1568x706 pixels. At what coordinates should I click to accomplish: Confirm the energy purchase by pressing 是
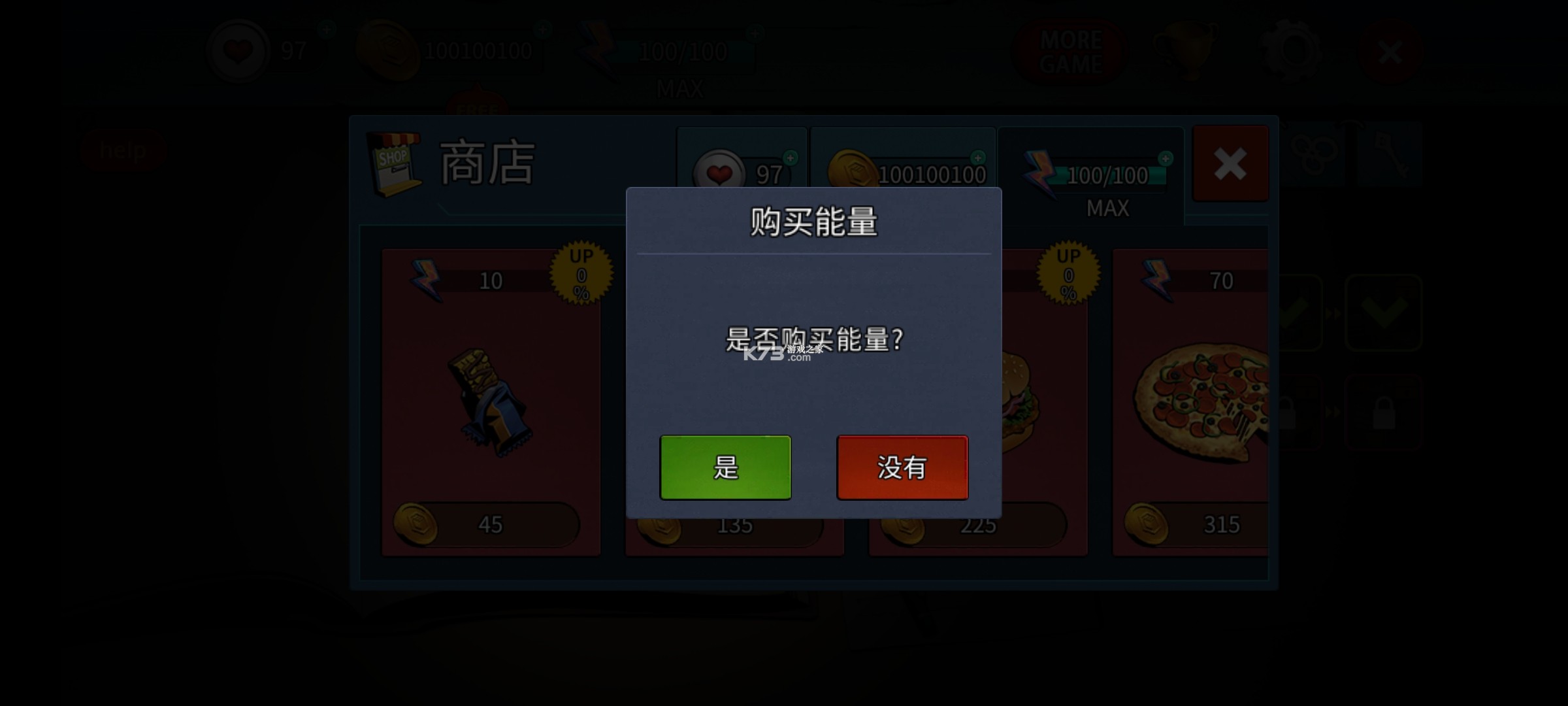[x=725, y=467]
